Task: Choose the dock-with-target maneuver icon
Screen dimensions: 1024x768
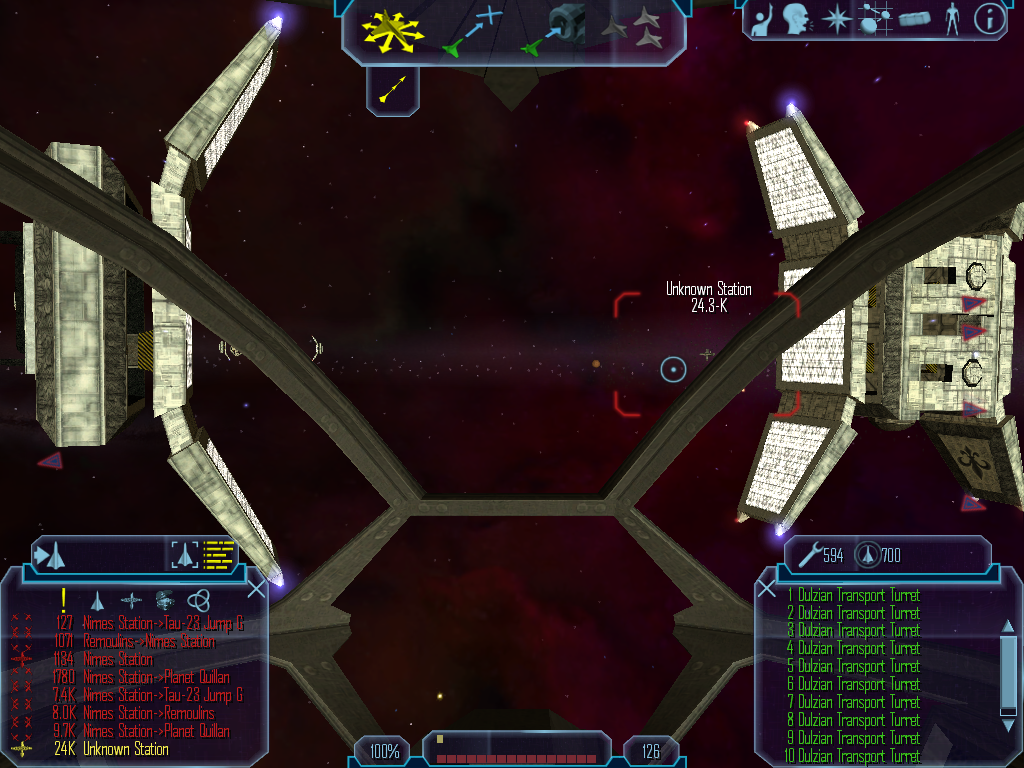Action: pos(553,29)
